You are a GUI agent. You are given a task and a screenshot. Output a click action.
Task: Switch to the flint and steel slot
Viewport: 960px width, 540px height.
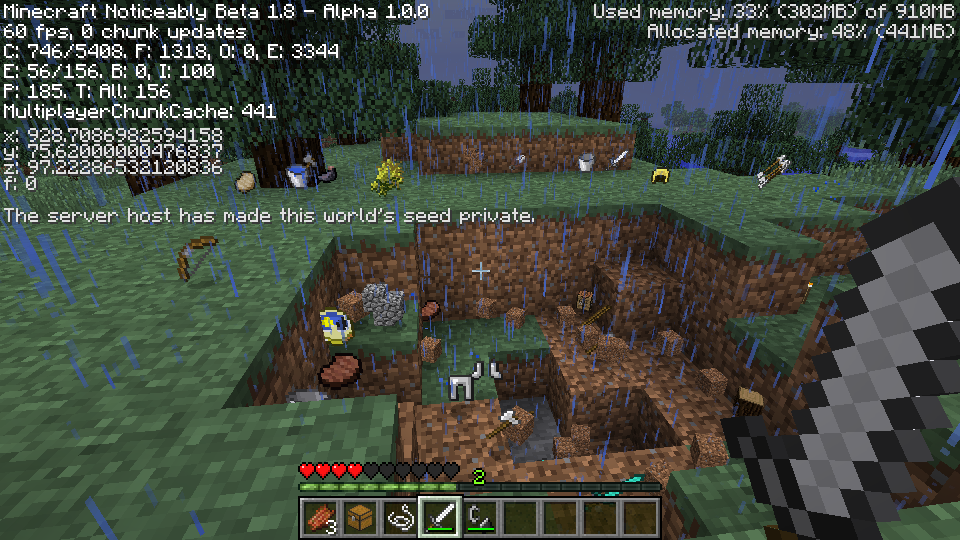(480, 517)
